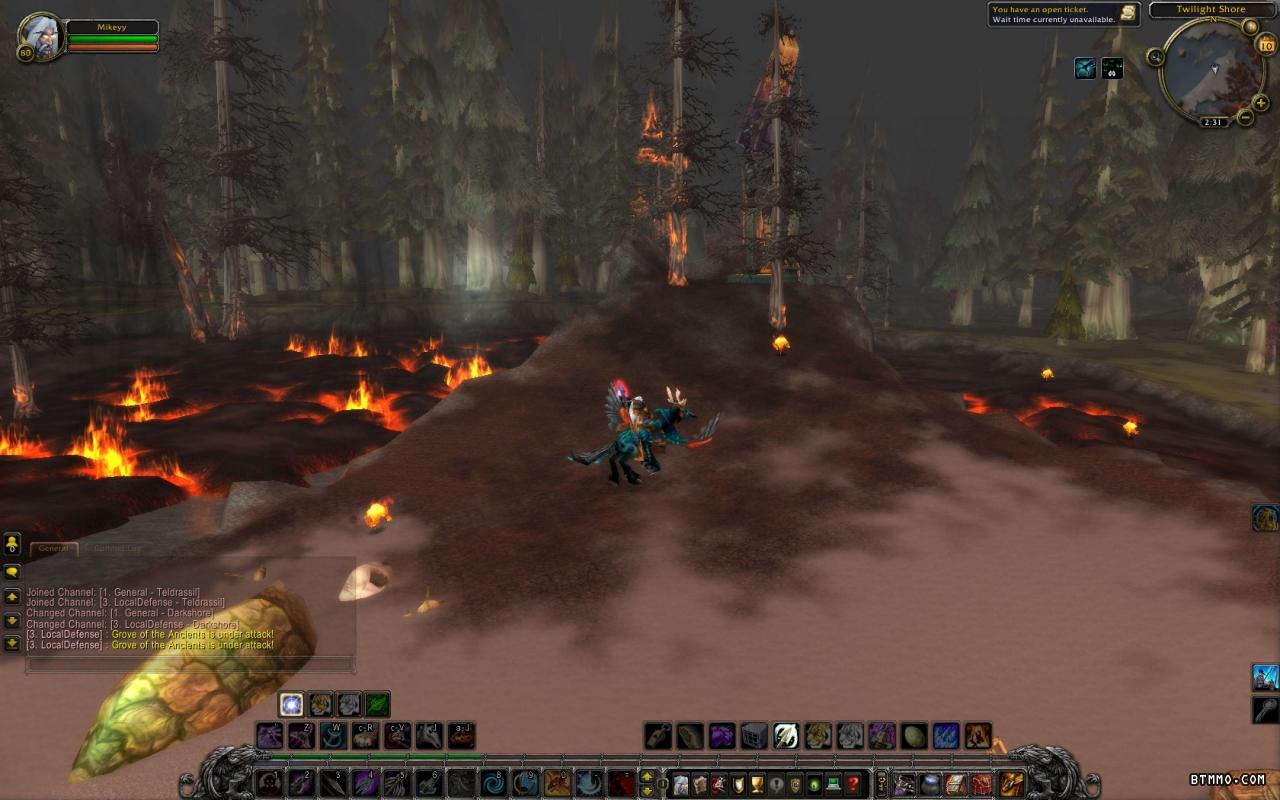The image size is (1280, 800).
Task: Select the General chat tab
Action: point(54,548)
